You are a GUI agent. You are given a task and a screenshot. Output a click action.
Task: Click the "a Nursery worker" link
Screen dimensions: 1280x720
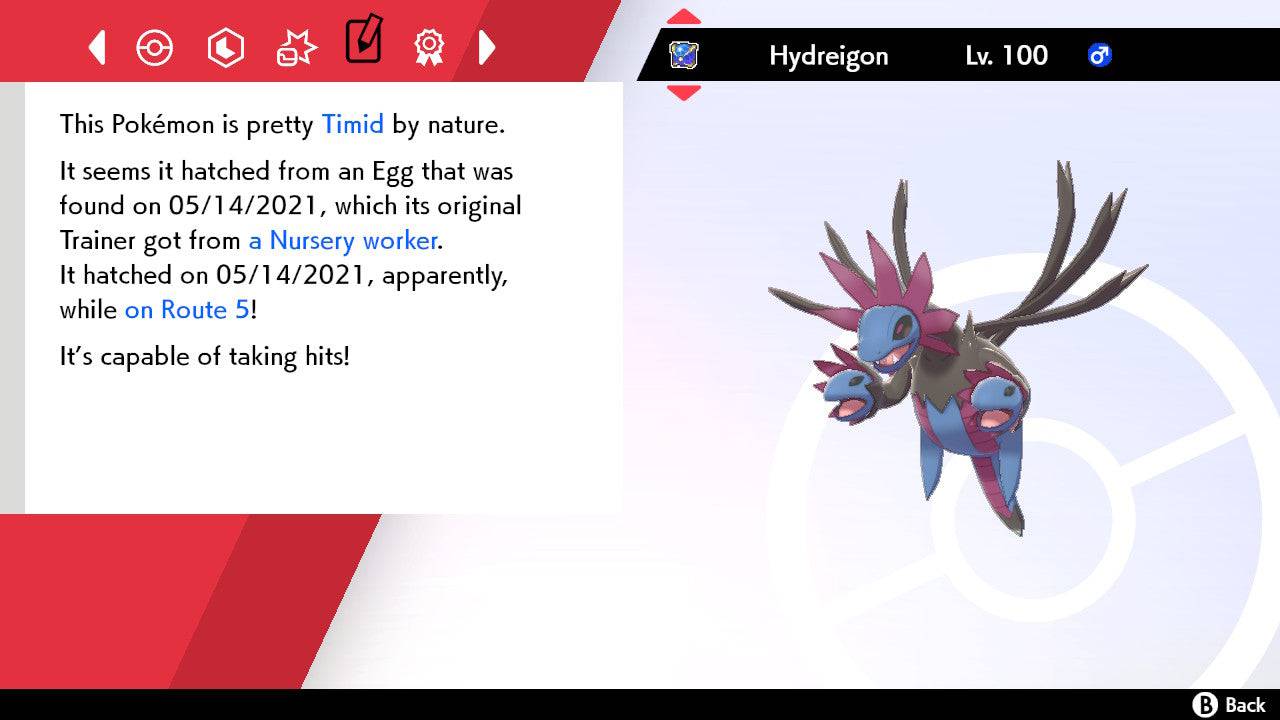pyautogui.click(x=342, y=241)
